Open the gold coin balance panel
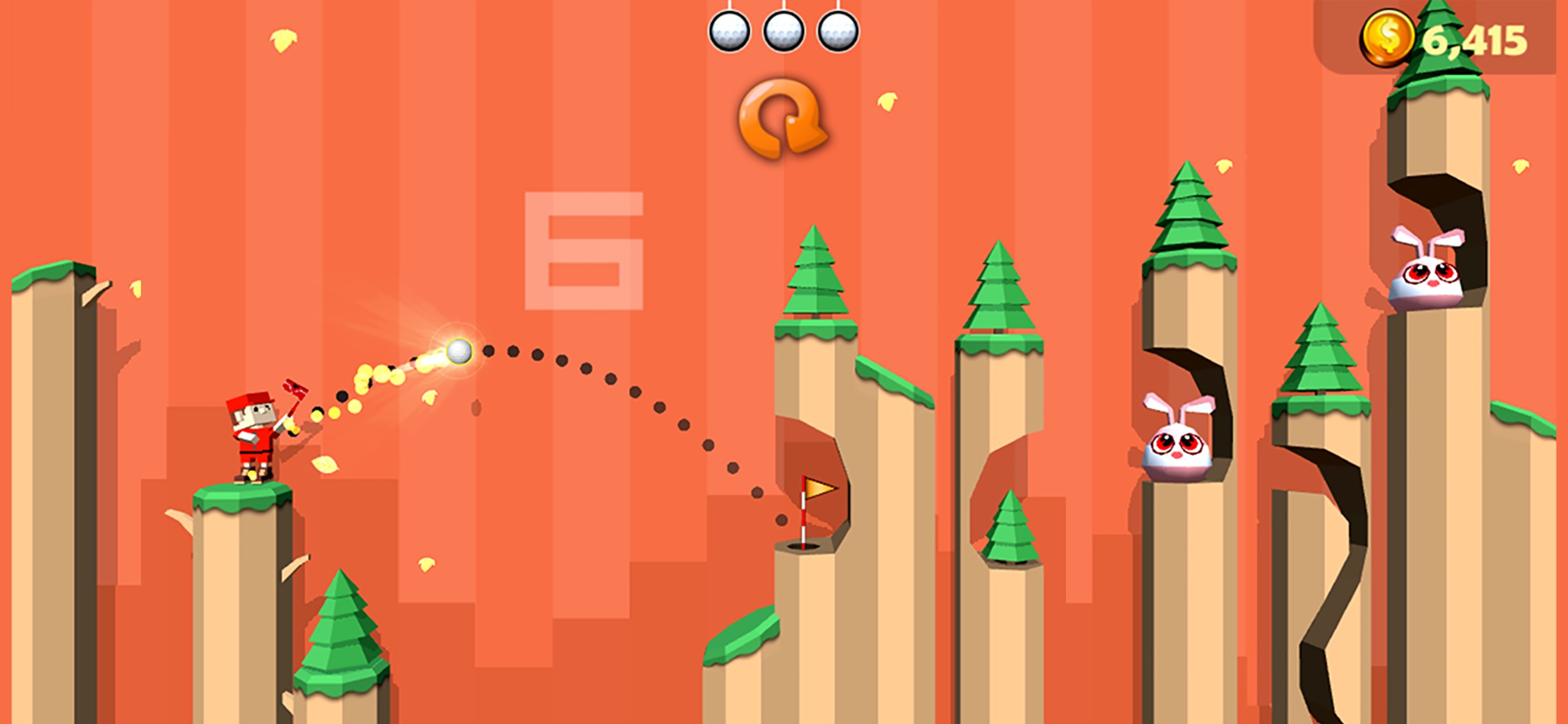The width and height of the screenshot is (1568, 724). (x=1442, y=40)
